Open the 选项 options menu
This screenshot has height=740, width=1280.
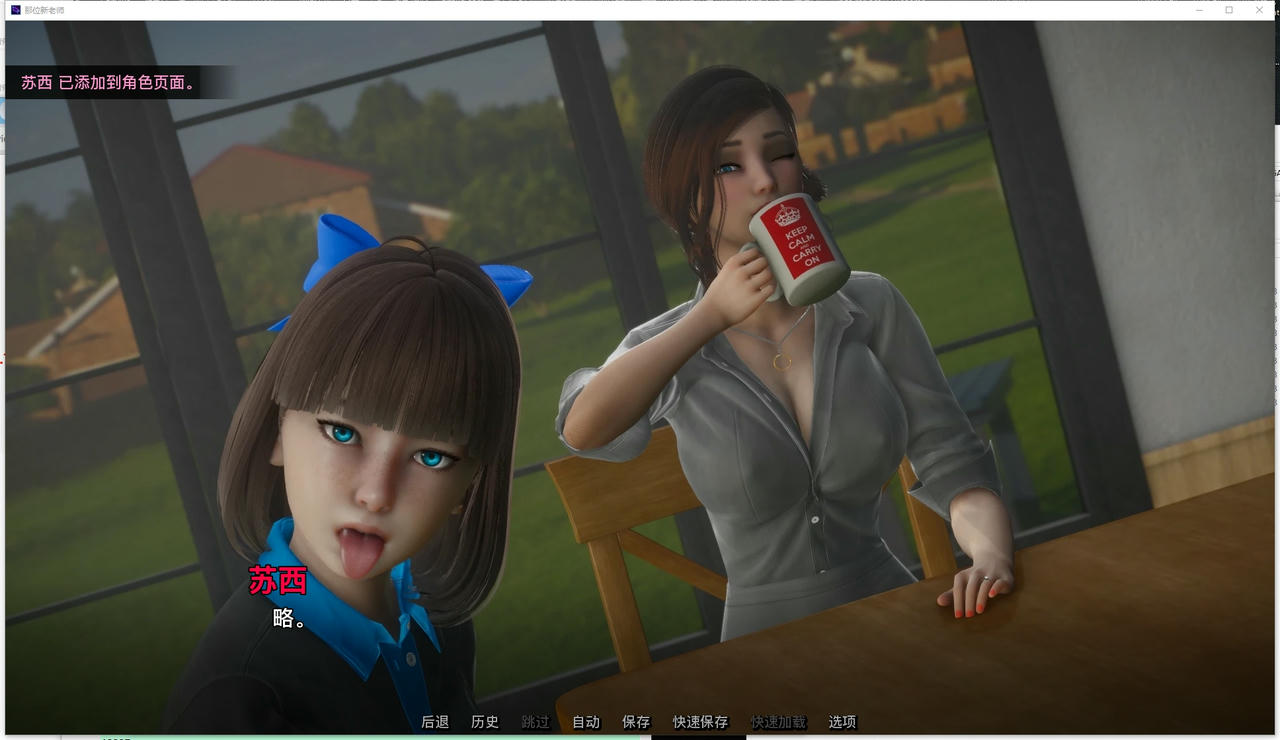[843, 721]
